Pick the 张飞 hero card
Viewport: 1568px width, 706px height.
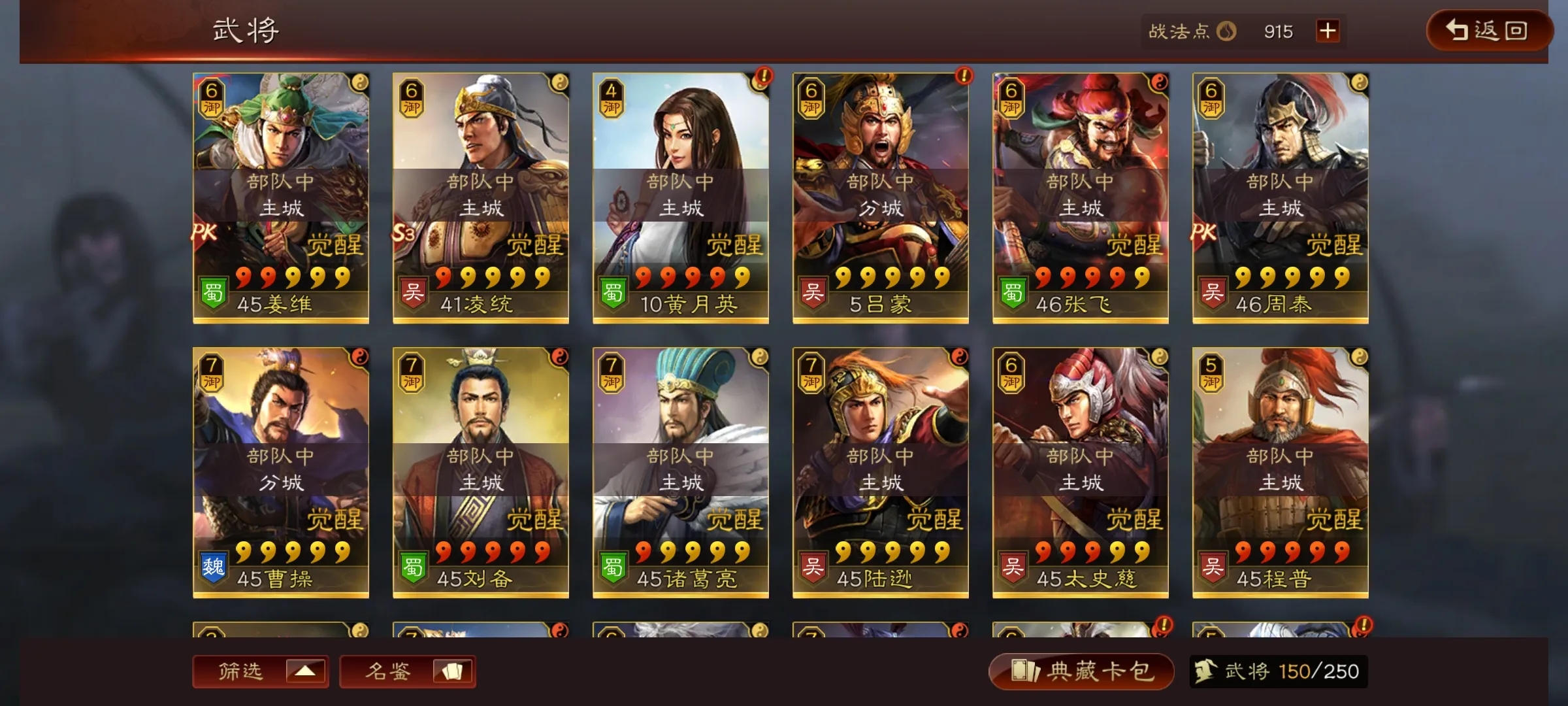(x=1081, y=197)
